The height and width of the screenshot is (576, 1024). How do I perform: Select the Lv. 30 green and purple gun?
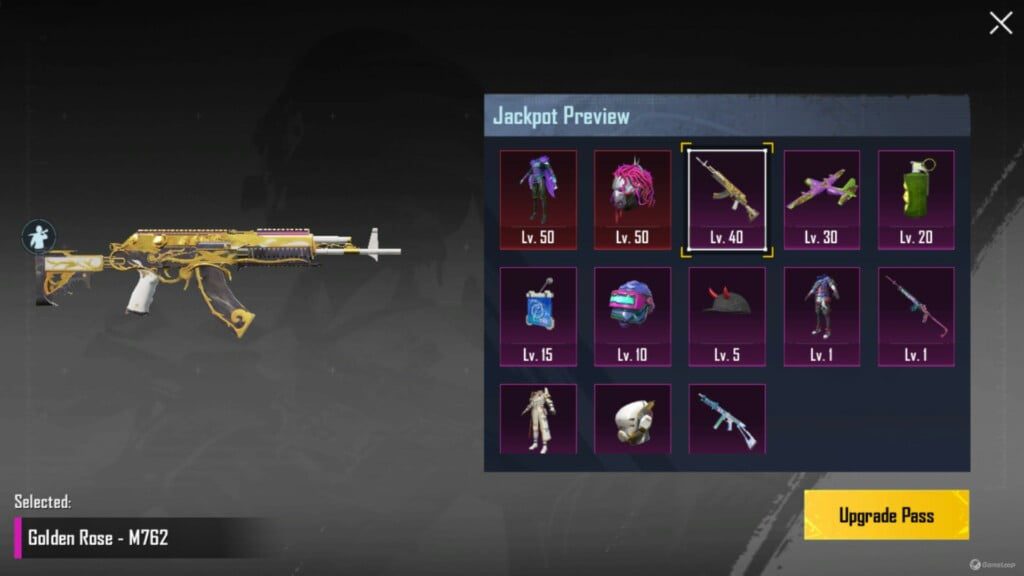pos(821,198)
